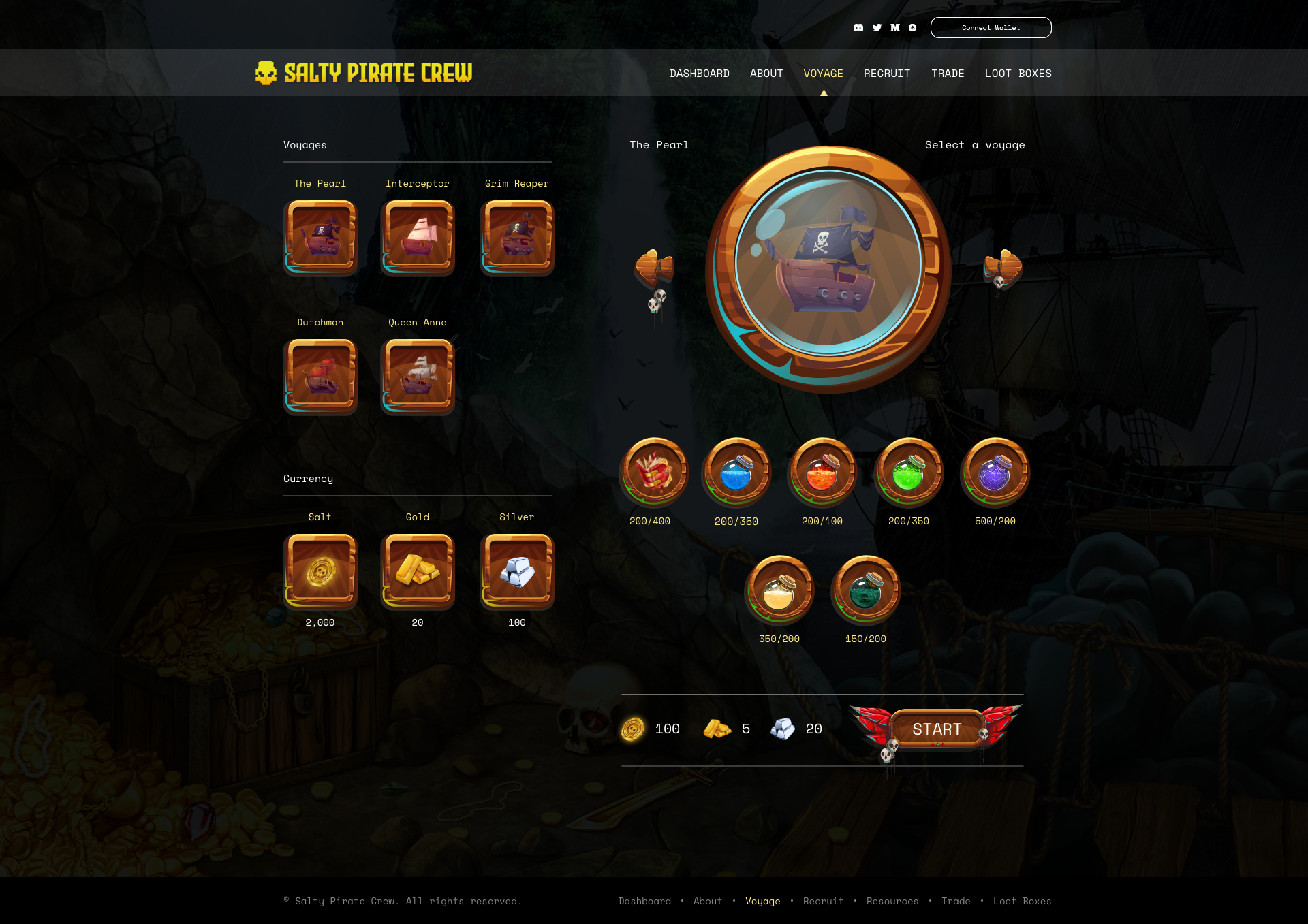The width and height of the screenshot is (1308, 924).
Task: Pick the Dutchman ship tile
Action: pyautogui.click(x=320, y=376)
